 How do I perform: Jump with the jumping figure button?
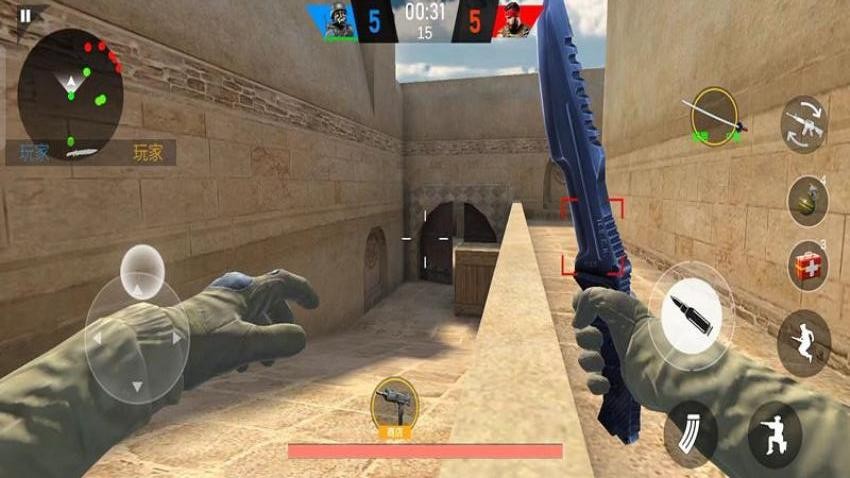[803, 342]
